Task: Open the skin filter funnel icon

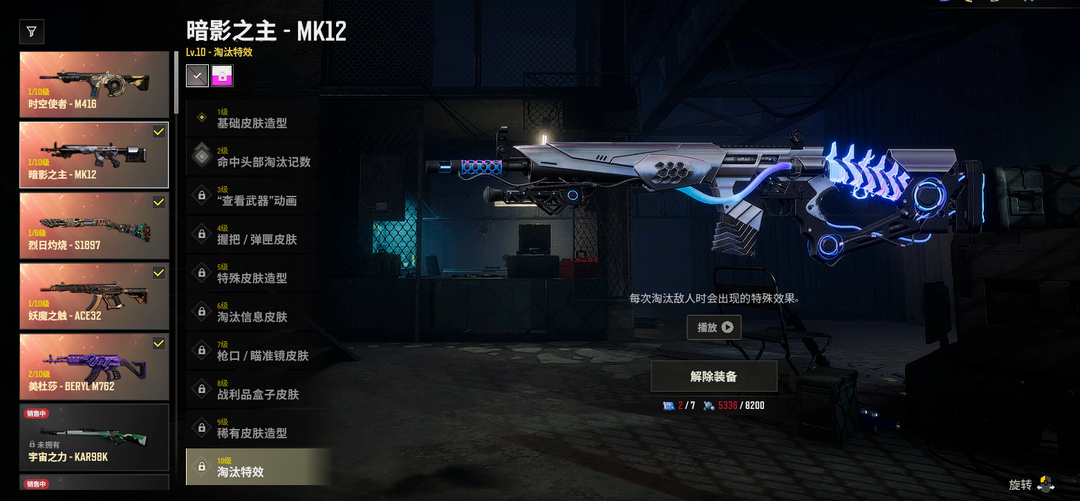Action: tap(31, 32)
